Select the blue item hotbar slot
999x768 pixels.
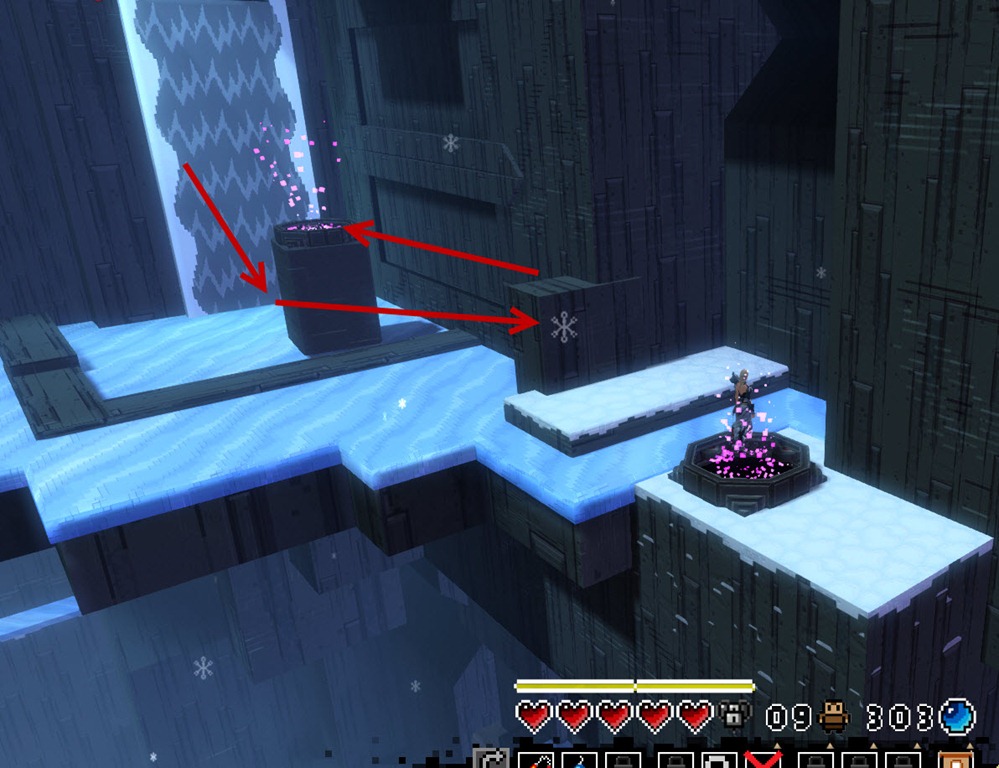[x=577, y=760]
